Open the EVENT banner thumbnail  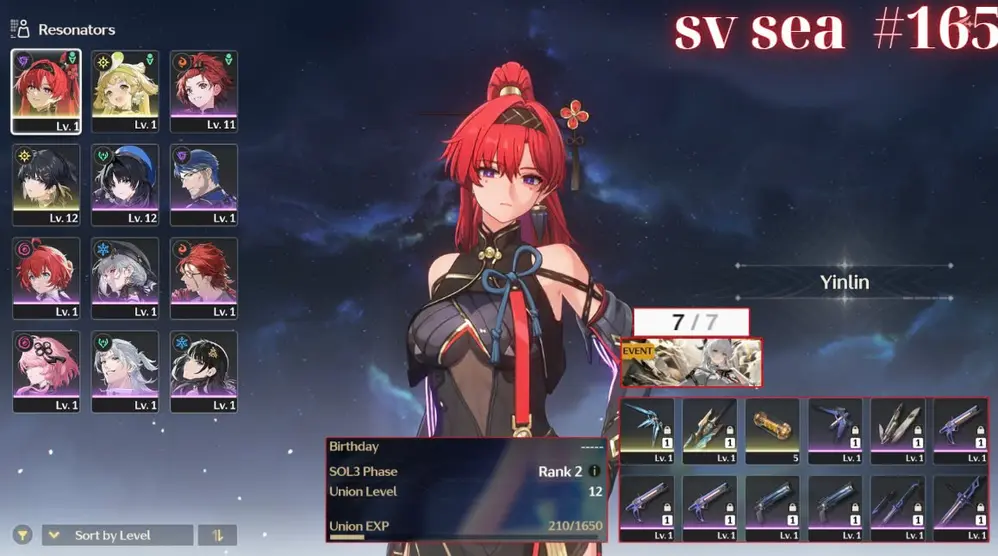[x=691, y=362]
